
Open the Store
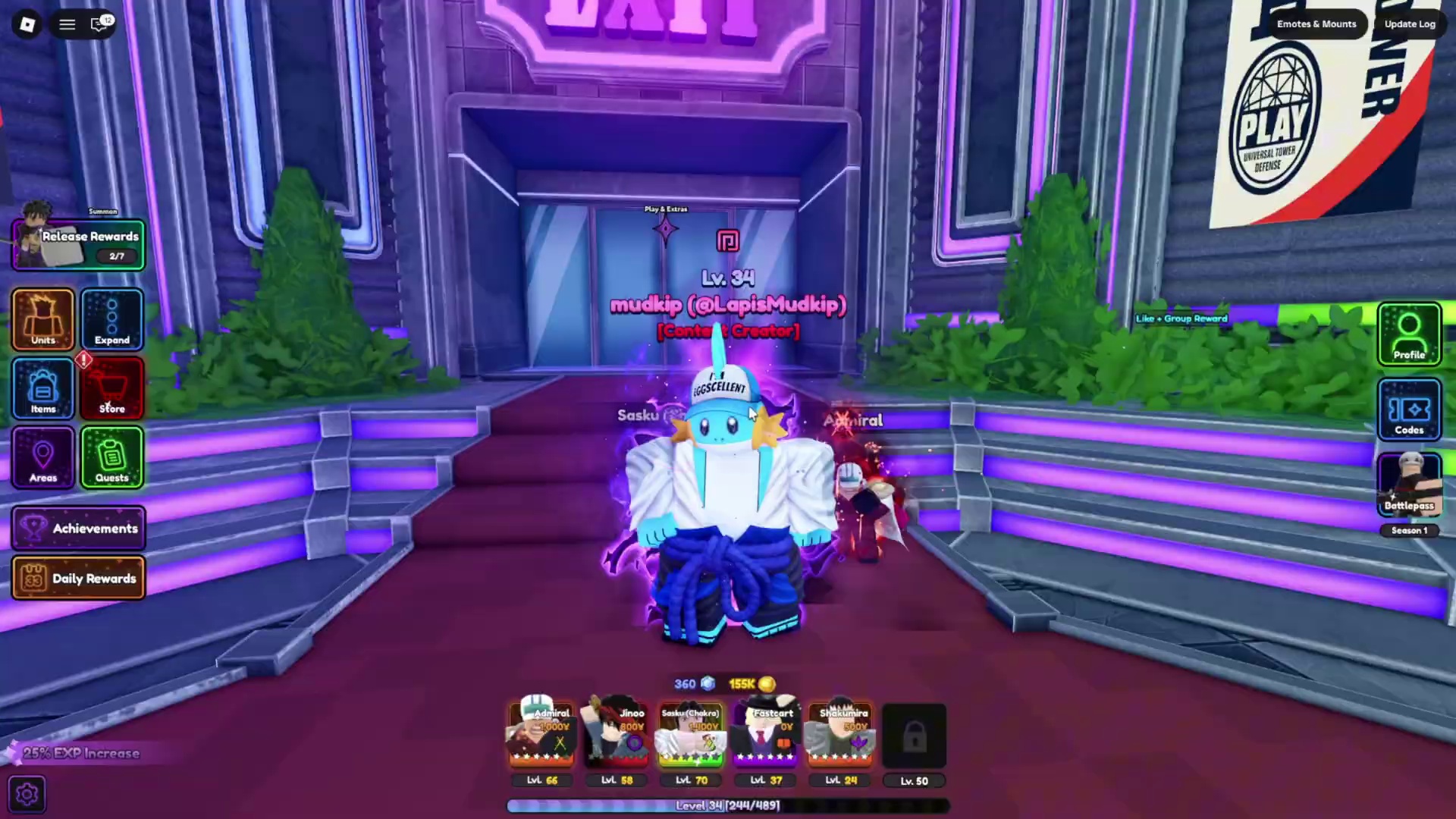(111, 389)
